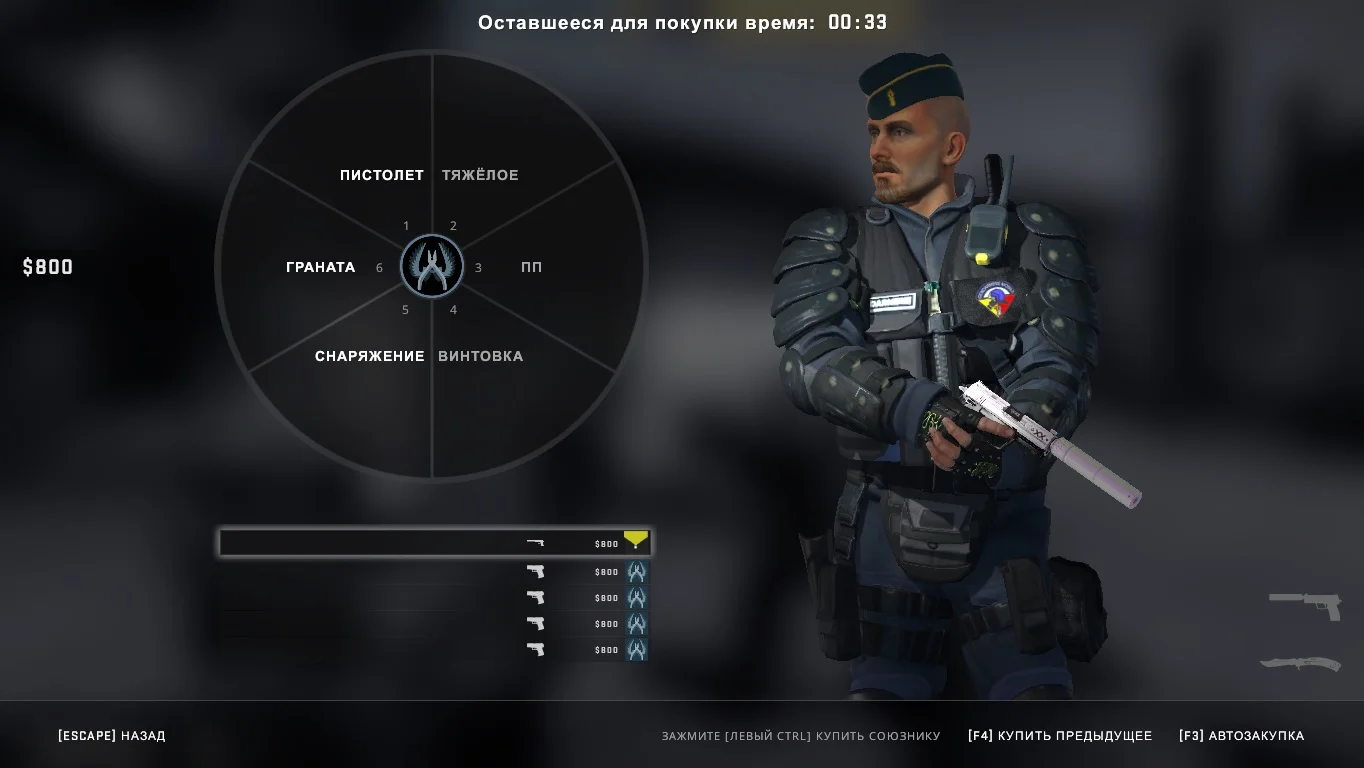
Task: Select the ТЯЖЁЛОЕ weapons segment
Action: pos(480,175)
